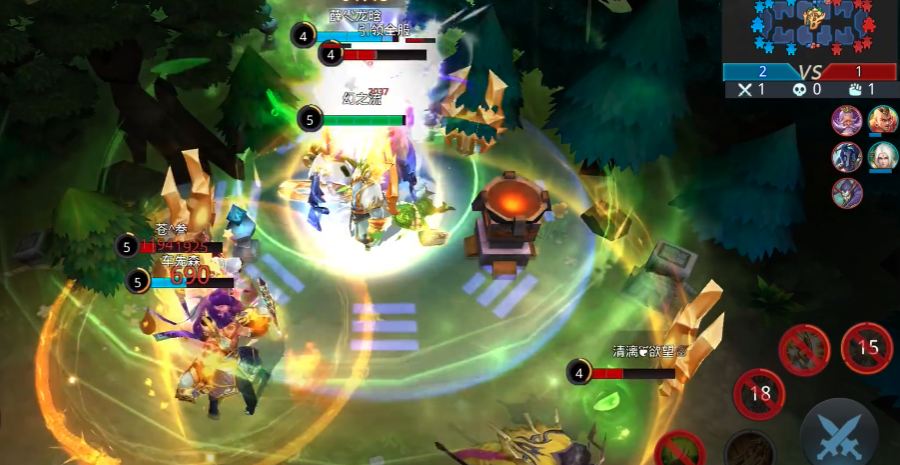This screenshot has height=465, width=900.
Task: Select the blue armored hero portrait
Action: tap(846, 156)
